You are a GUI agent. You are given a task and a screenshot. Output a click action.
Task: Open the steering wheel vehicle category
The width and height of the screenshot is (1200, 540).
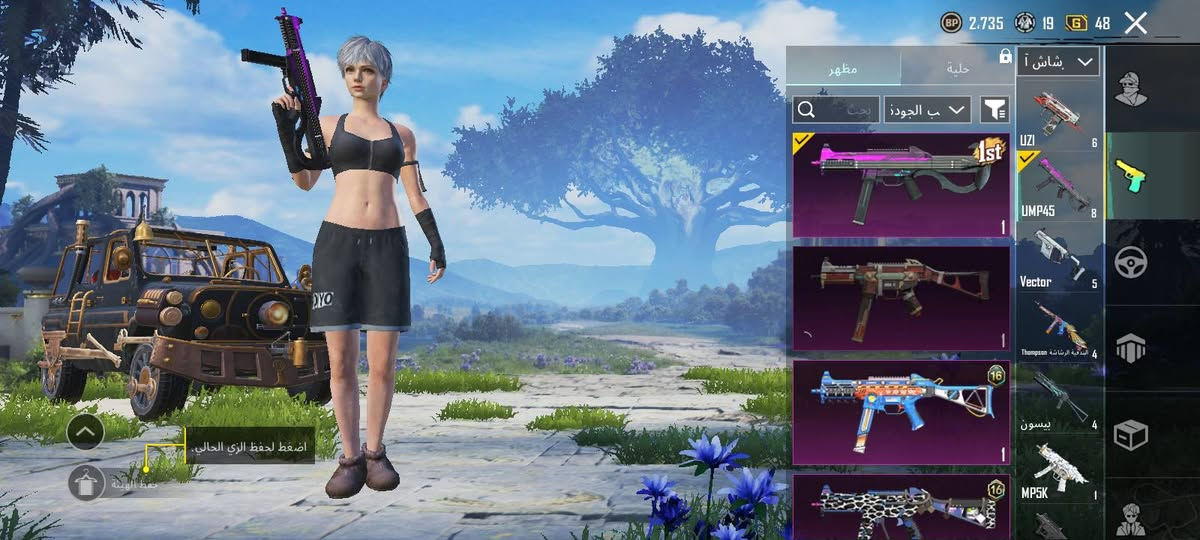[1131, 262]
